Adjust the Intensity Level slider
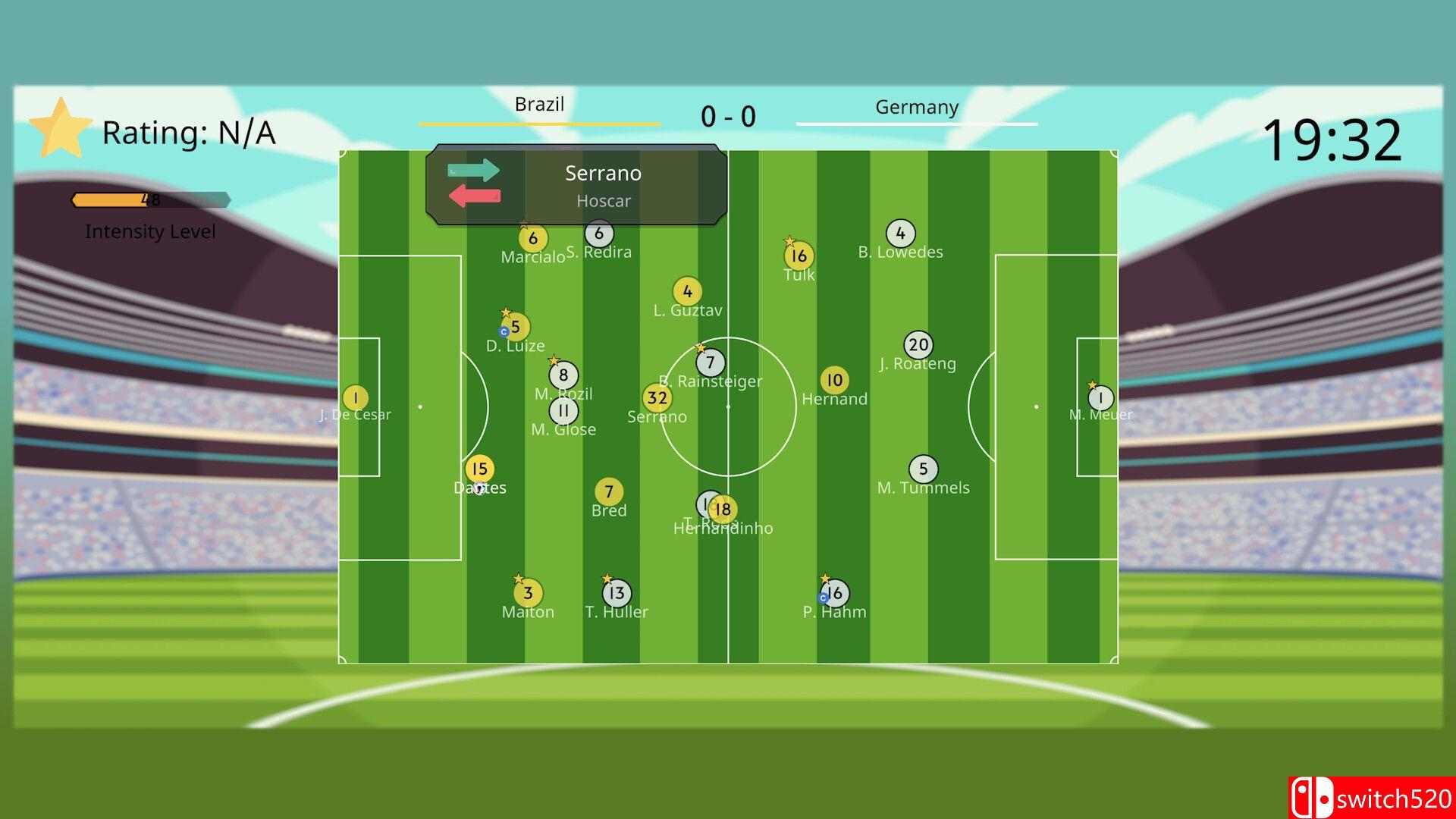This screenshot has width=1456, height=819. pyautogui.click(x=150, y=200)
